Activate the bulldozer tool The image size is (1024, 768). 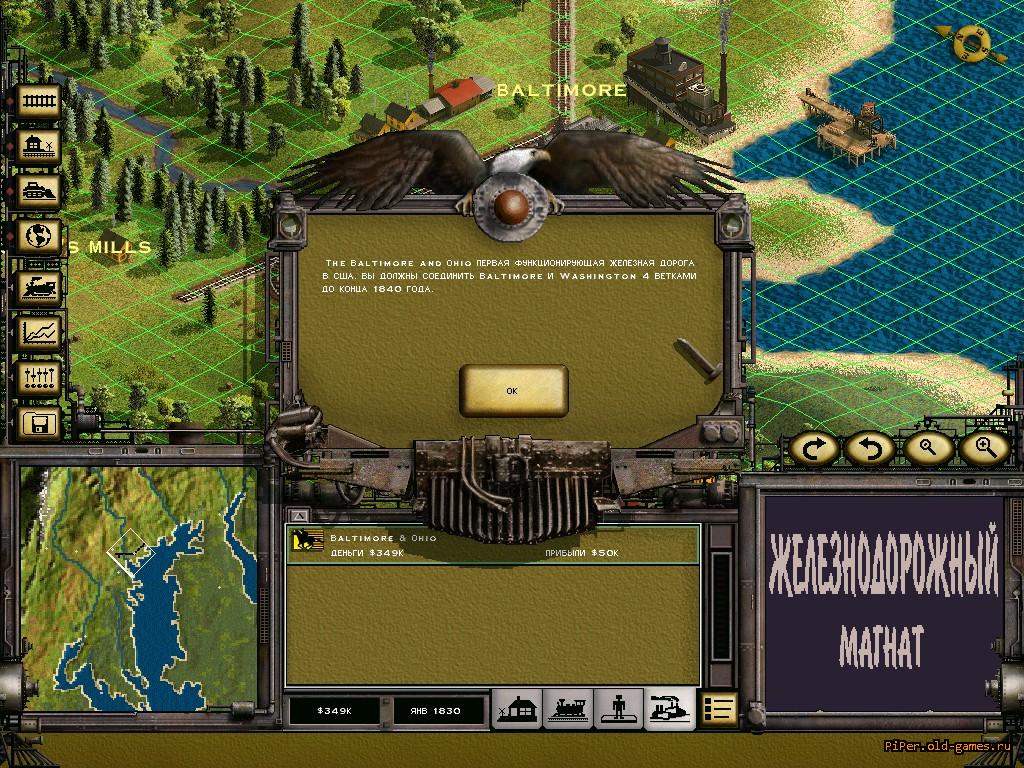[40, 193]
